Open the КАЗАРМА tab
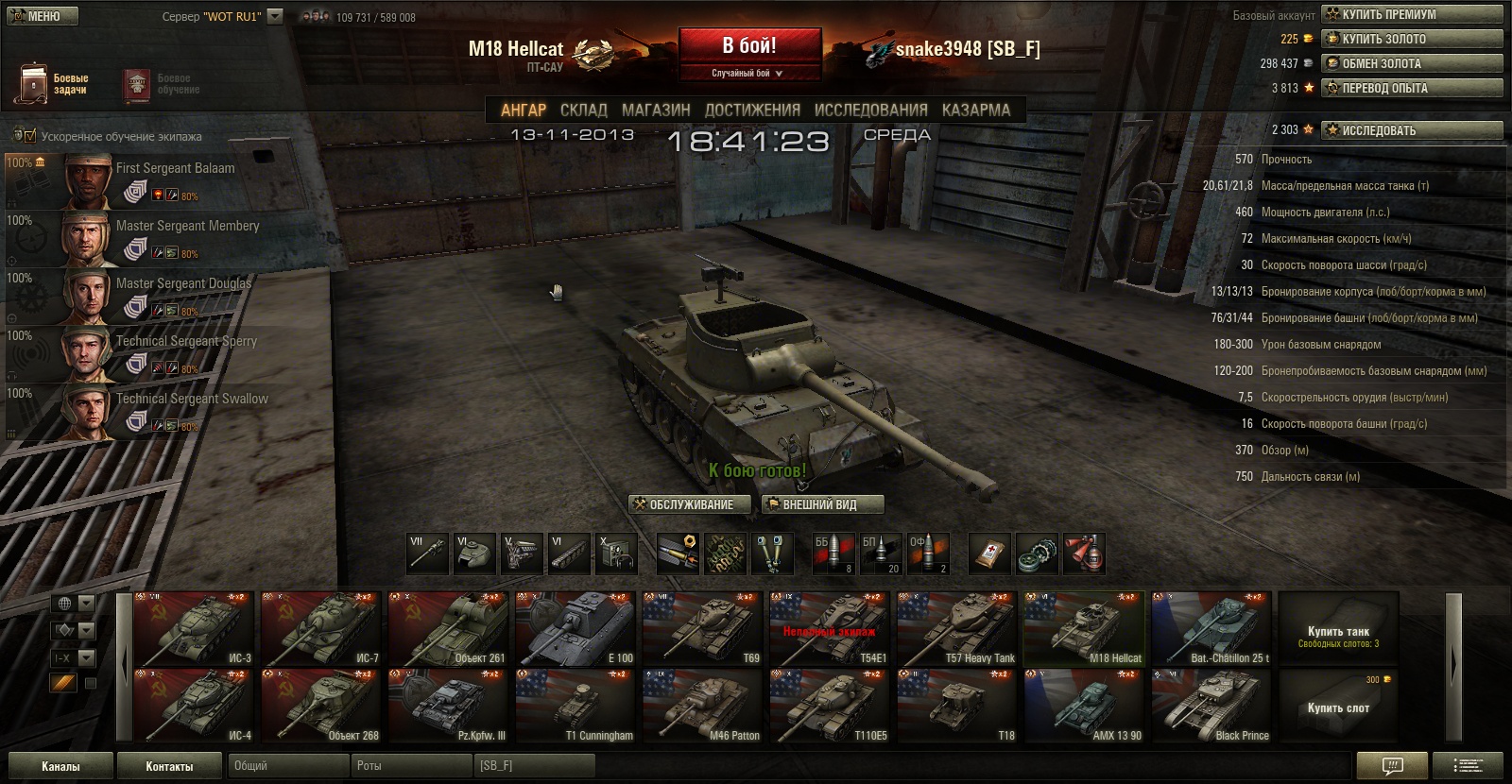This screenshot has width=1512, height=784. [975, 110]
